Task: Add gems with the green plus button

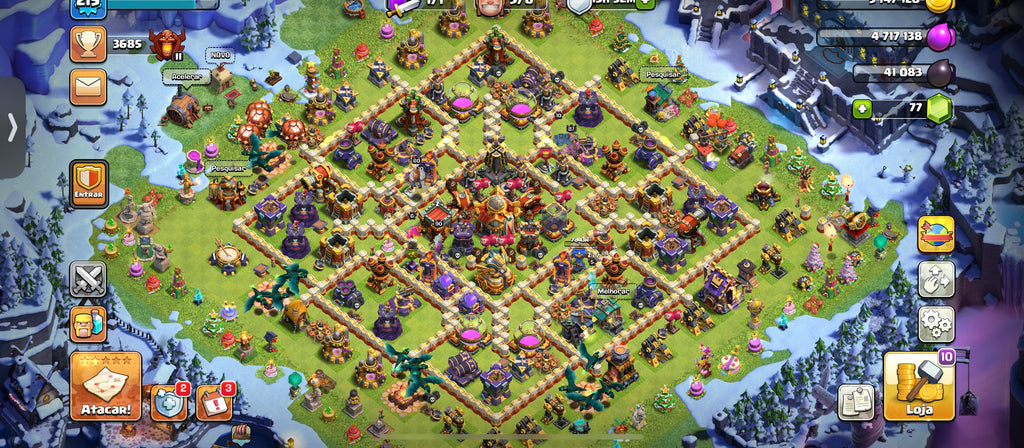Action: pyautogui.click(x=862, y=109)
